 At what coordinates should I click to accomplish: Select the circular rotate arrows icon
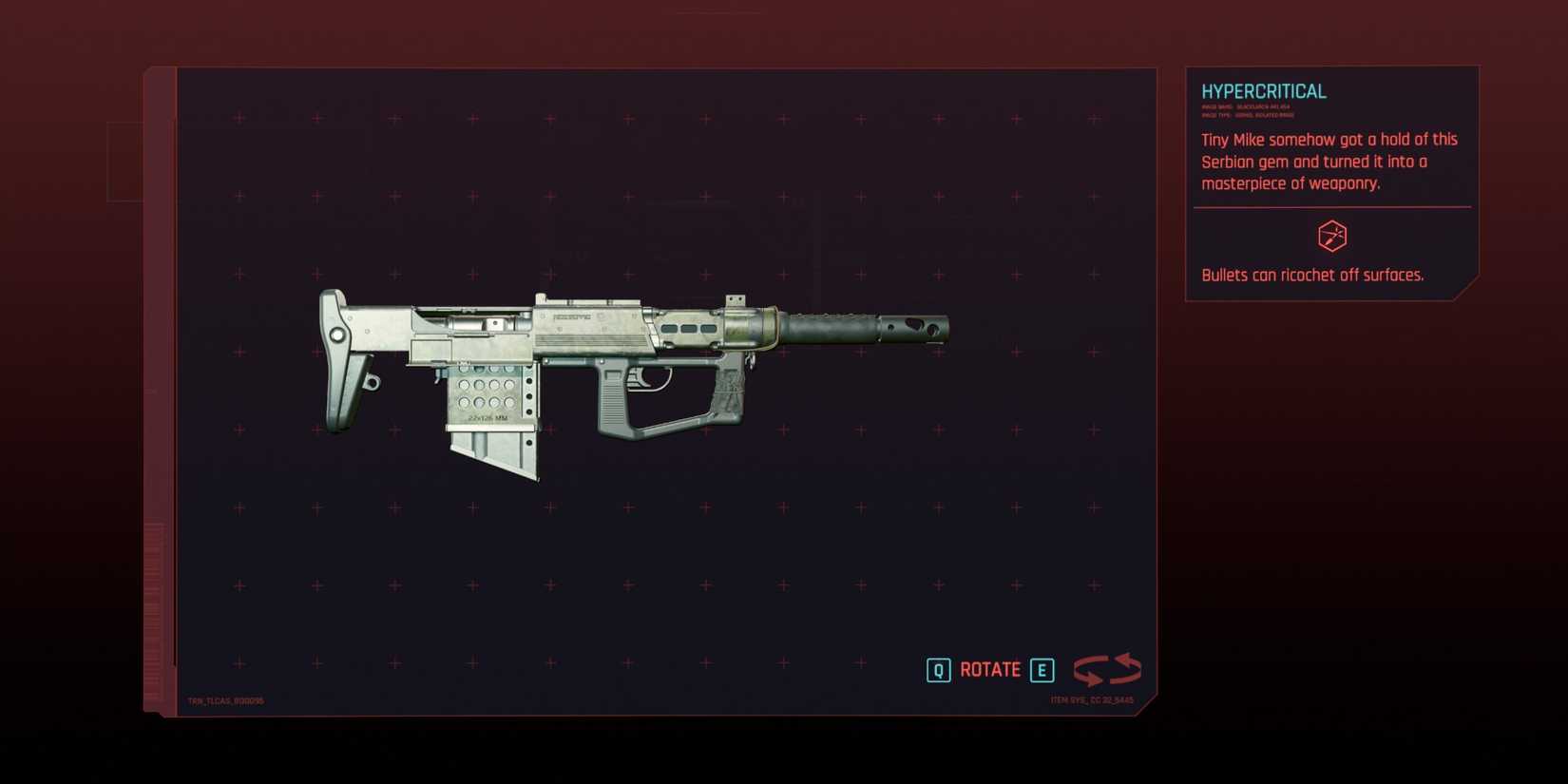pyautogui.click(x=1107, y=669)
